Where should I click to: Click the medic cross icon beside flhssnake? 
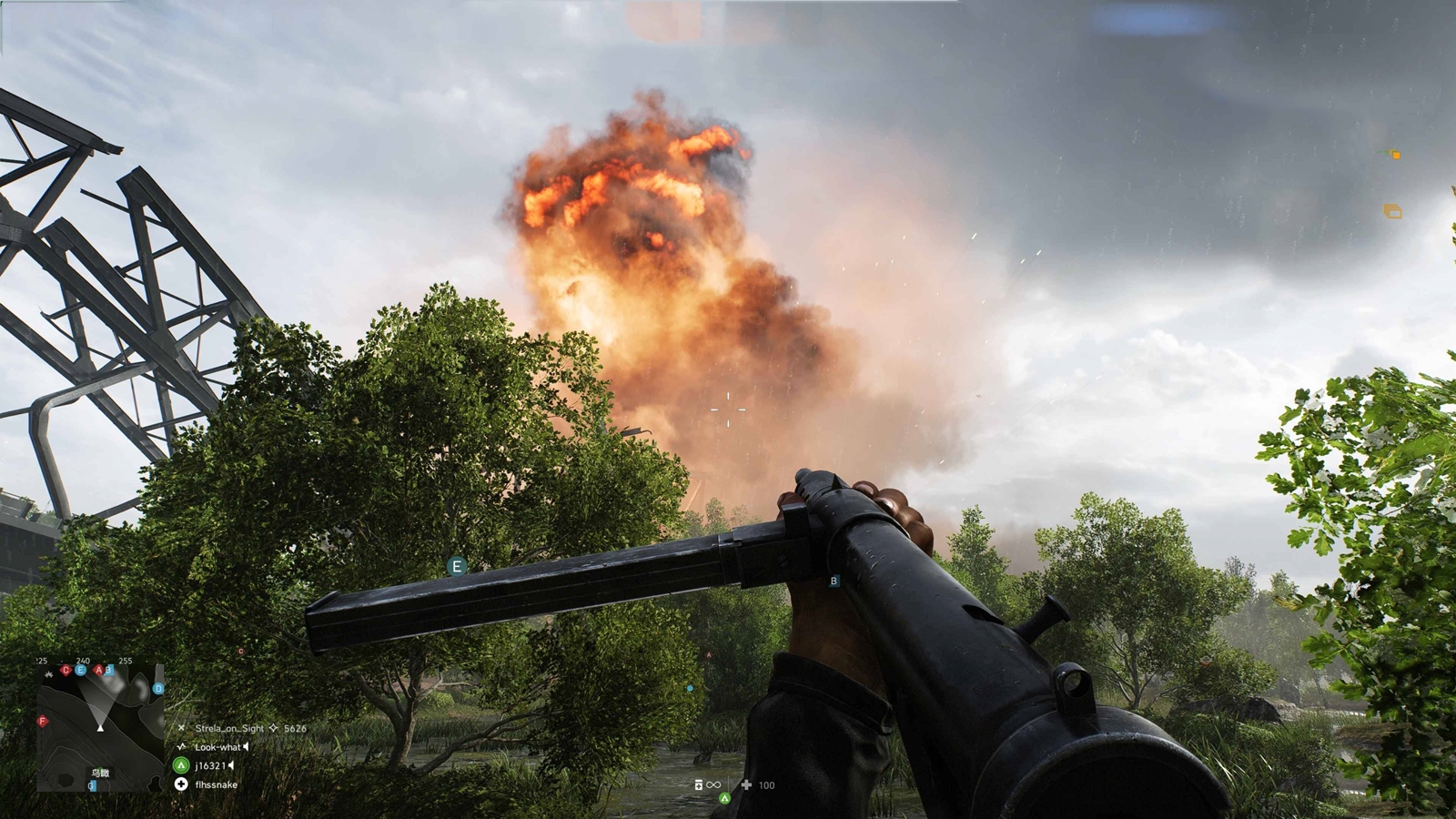(x=181, y=784)
